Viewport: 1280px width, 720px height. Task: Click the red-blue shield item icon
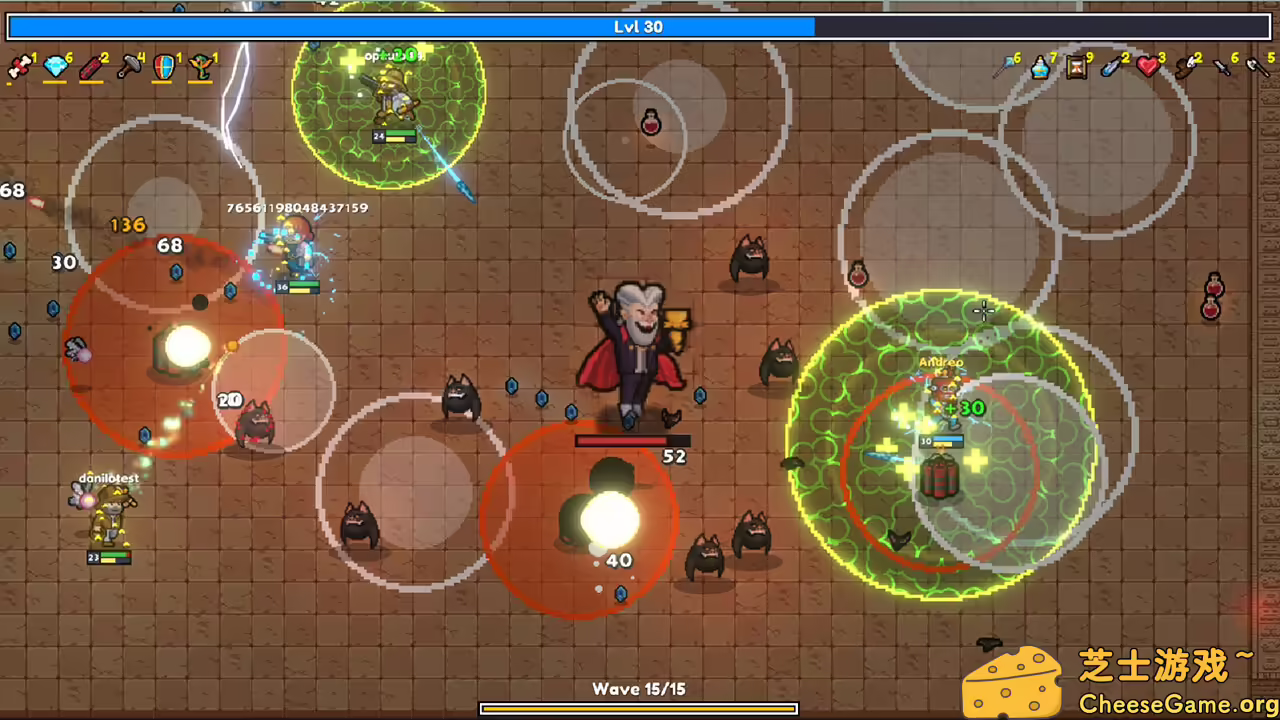pyautogui.click(x=163, y=68)
